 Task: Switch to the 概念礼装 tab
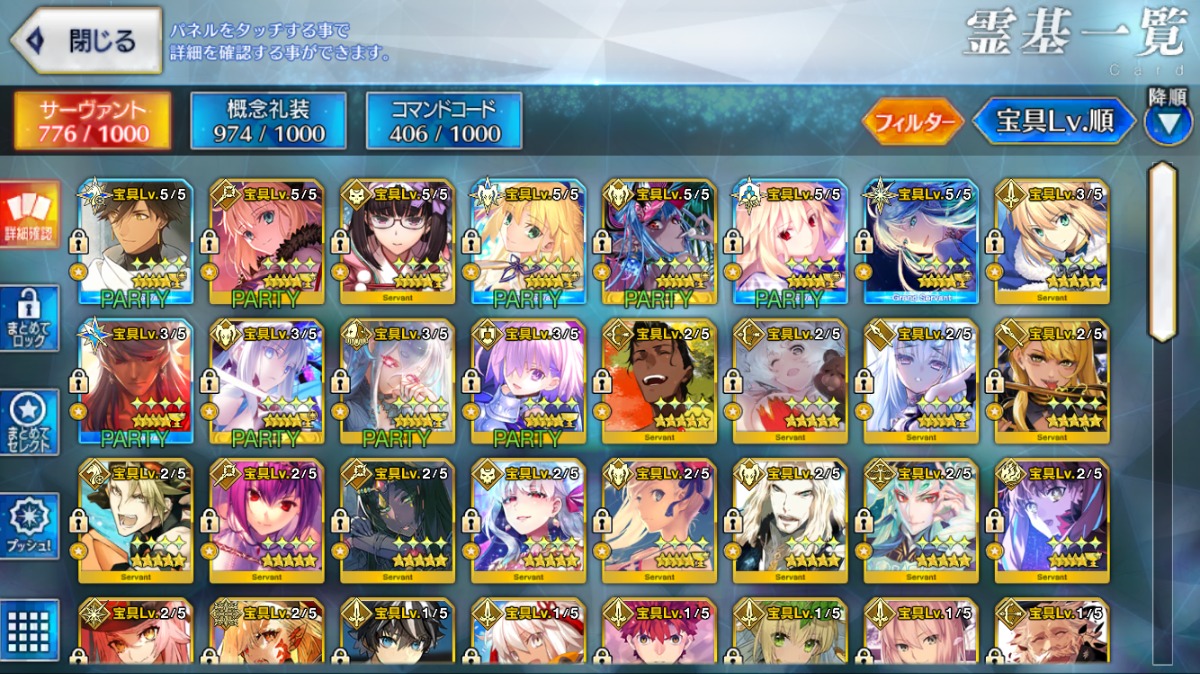point(268,121)
